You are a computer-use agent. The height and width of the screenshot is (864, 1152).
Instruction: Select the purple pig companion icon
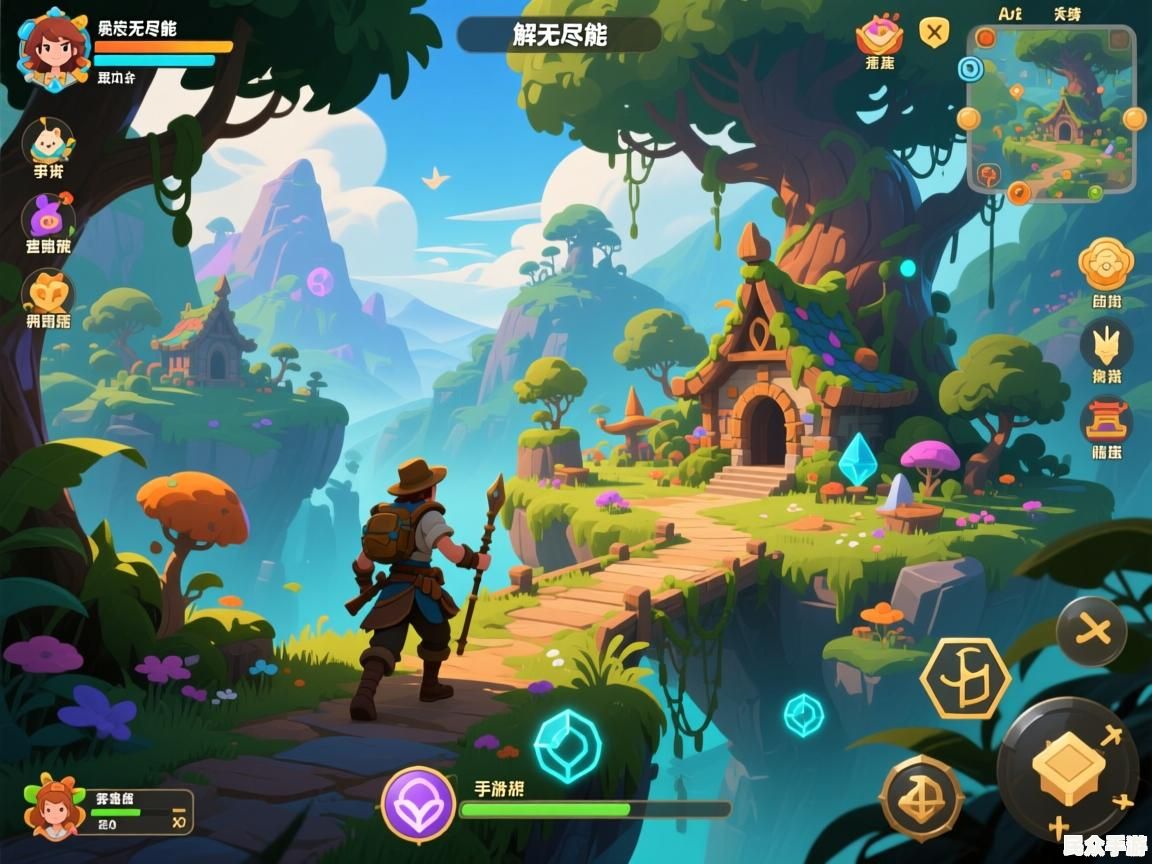point(48,219)
